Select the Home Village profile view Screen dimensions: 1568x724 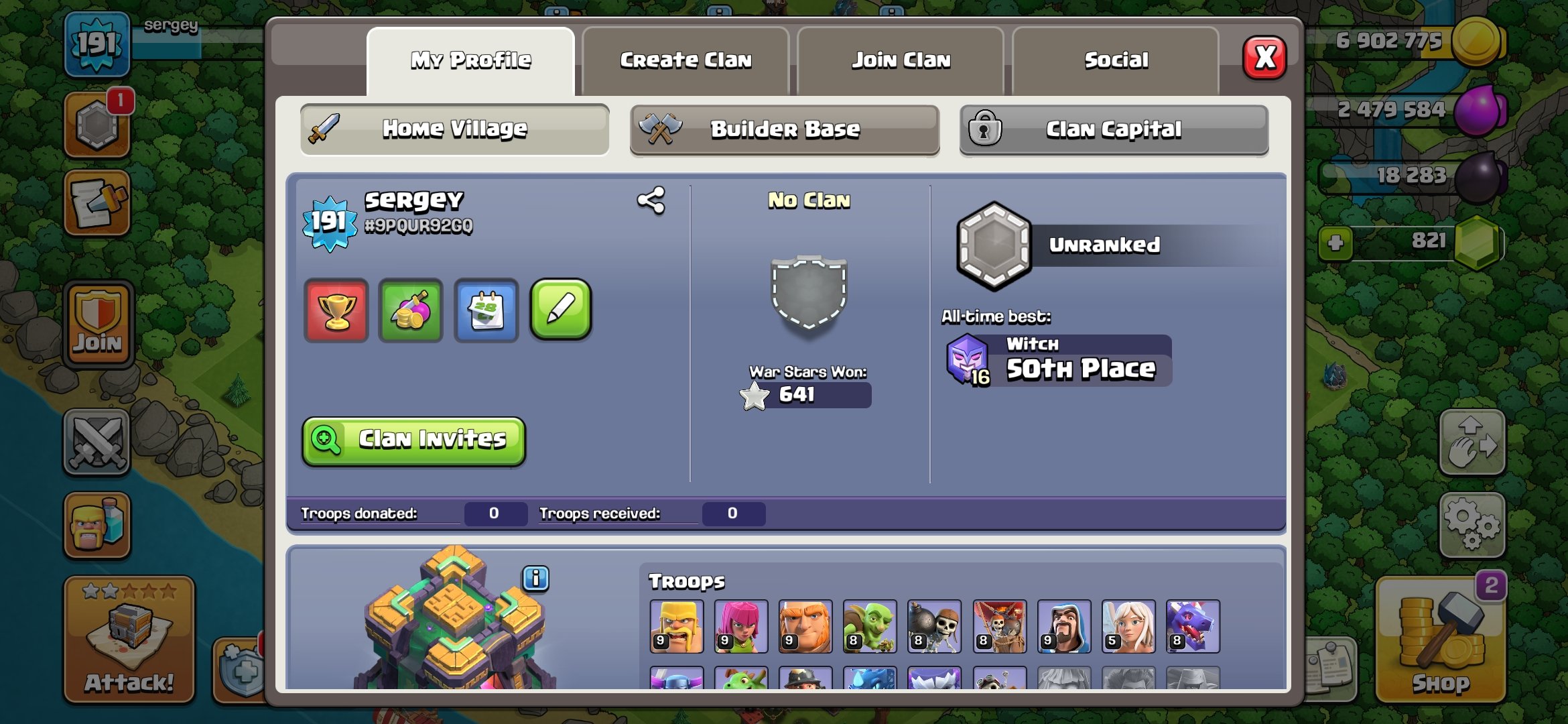pyautogui.click(x=454, y=129)
